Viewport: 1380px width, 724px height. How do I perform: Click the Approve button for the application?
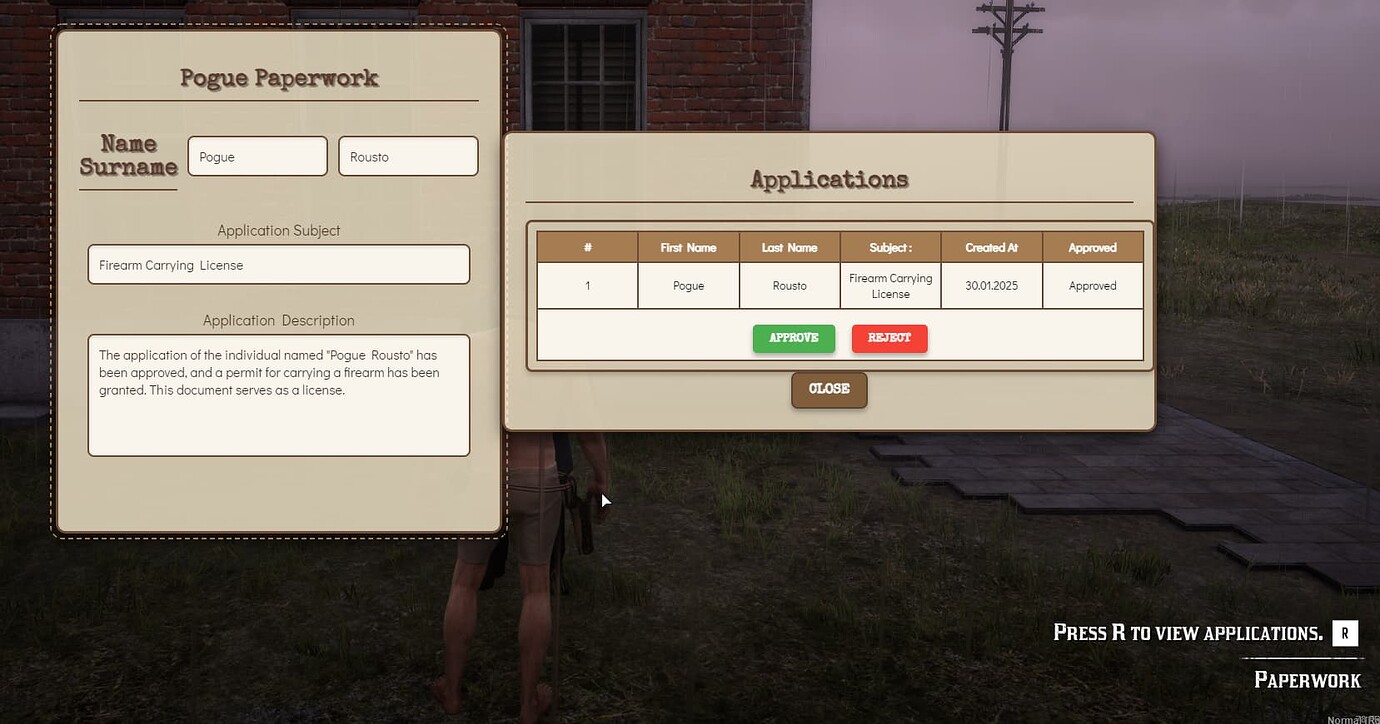click(x=793, y=338)
